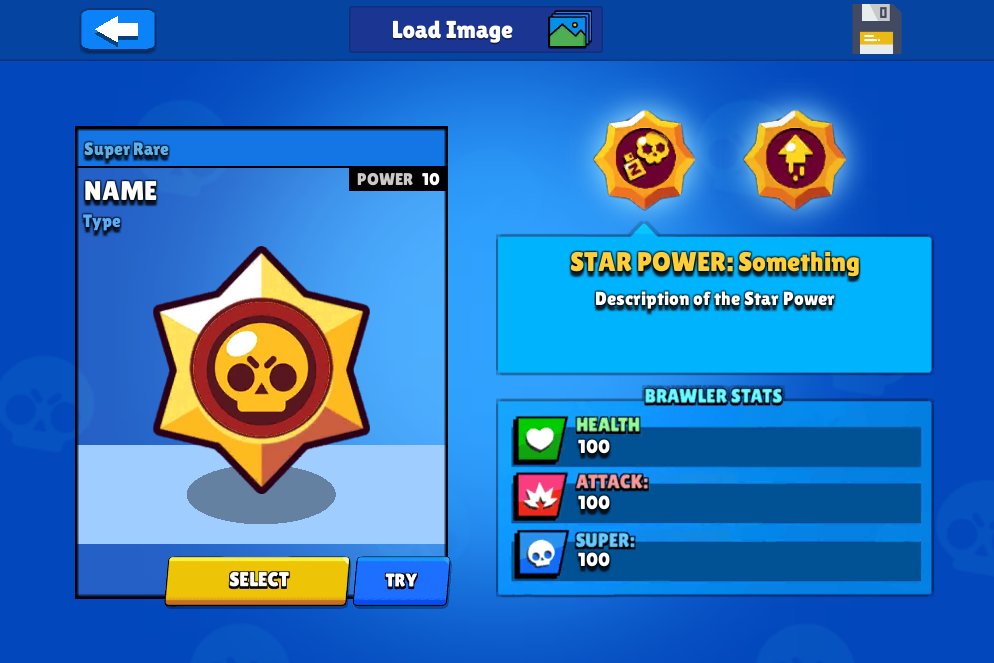Edit the STAR POWER: Something title
Image resolution: width=994 pixels, height=663 pixels.
tap(714, 263)
